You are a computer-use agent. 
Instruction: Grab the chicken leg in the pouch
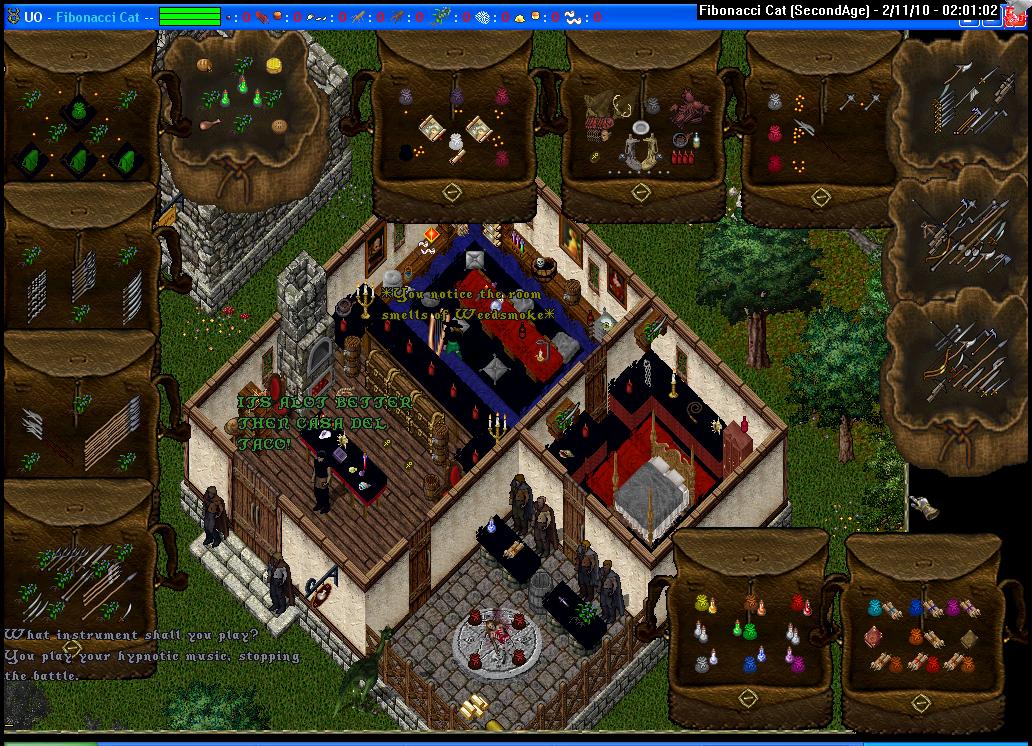coord(212,125)
